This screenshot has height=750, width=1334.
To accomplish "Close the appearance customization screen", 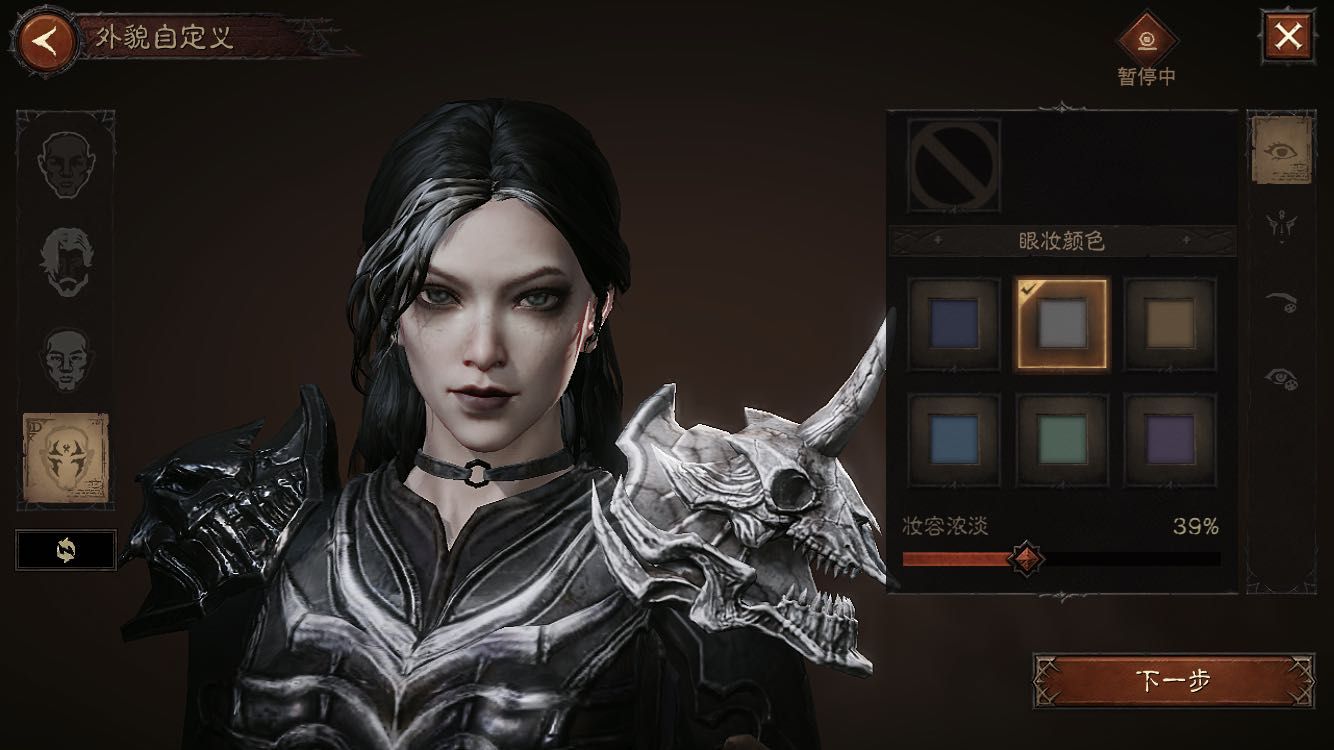I will click(1287, 39).
